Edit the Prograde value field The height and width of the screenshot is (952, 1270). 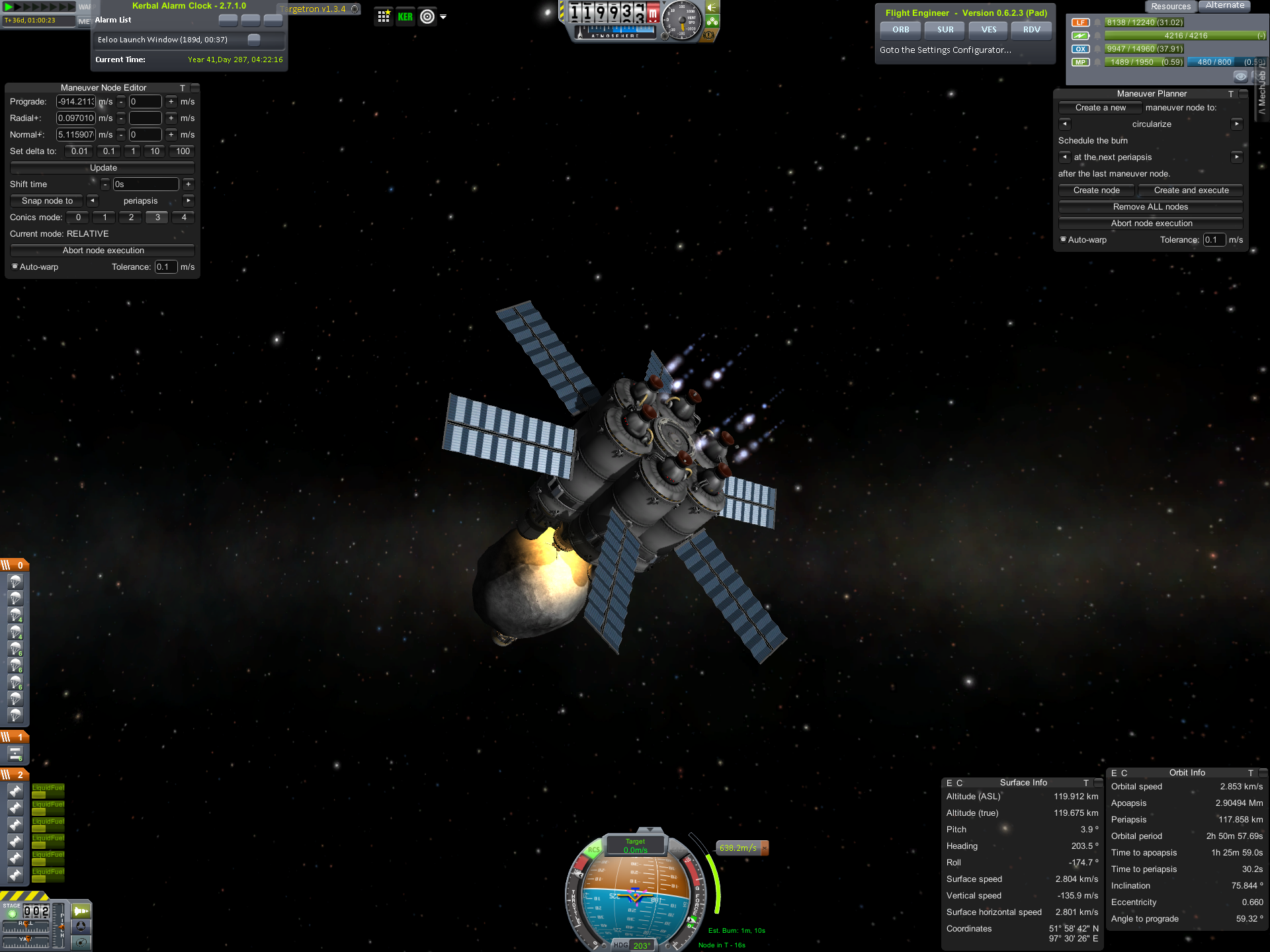(75, 102)
